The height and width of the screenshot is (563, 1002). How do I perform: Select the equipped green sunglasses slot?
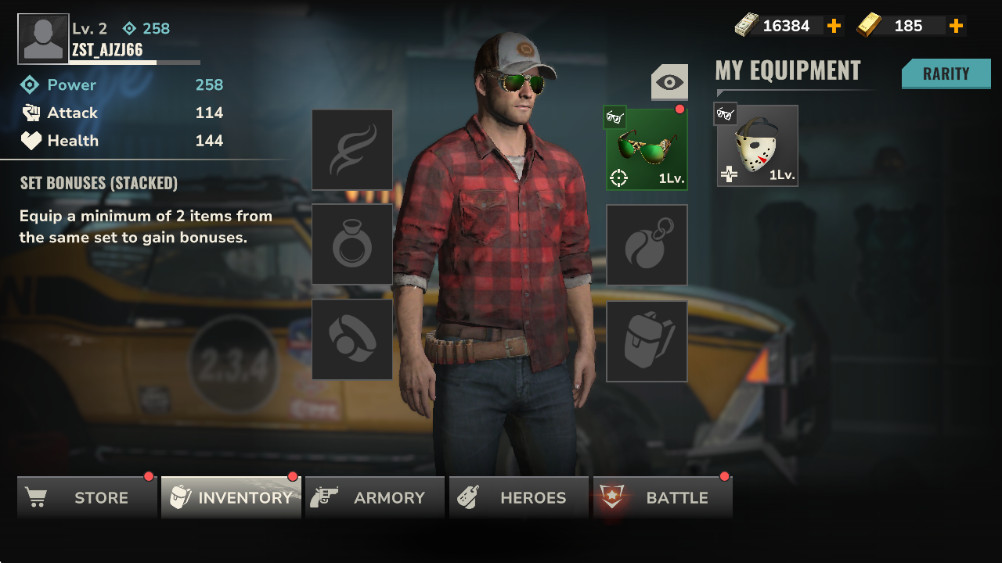pos(646,149)
